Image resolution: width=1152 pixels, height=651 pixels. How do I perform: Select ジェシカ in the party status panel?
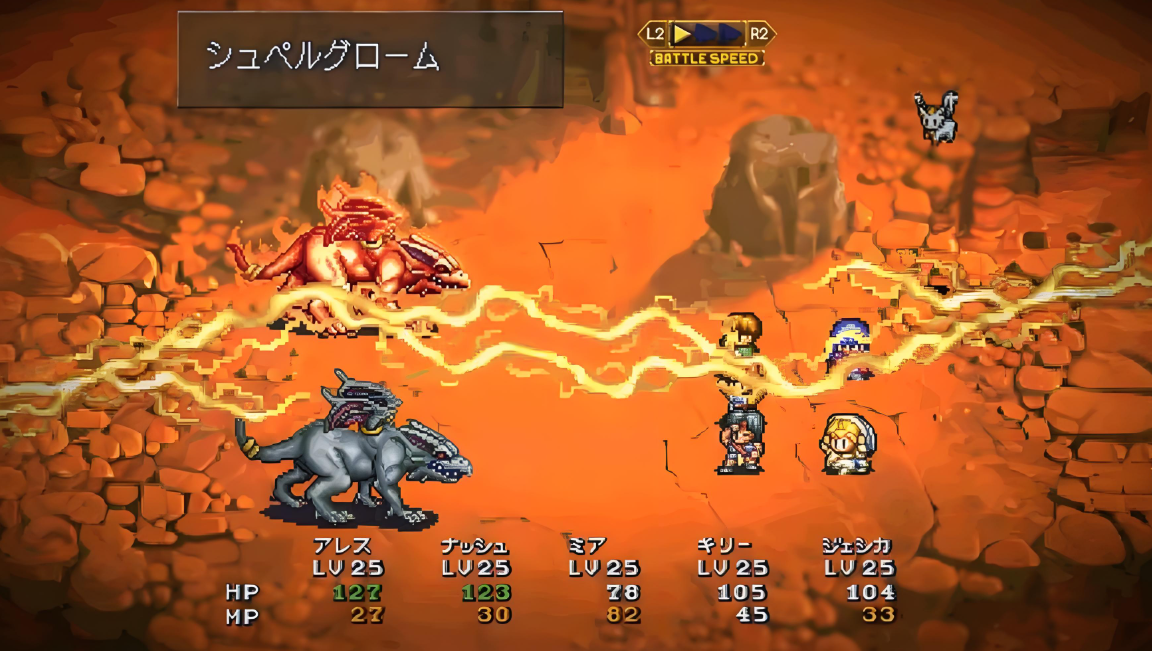pos(858,546)
